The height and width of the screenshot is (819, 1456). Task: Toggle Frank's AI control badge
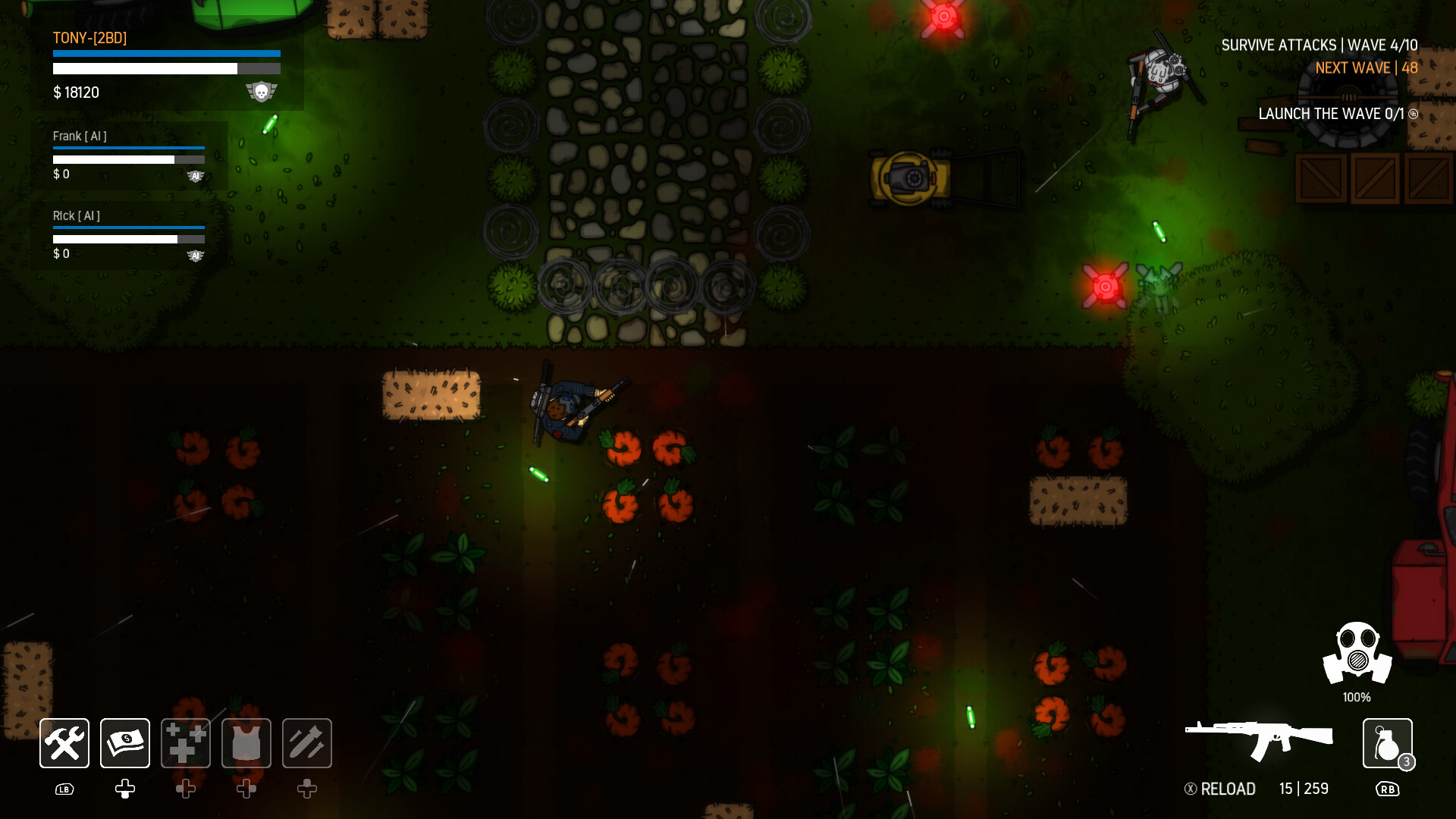point(196,175)
